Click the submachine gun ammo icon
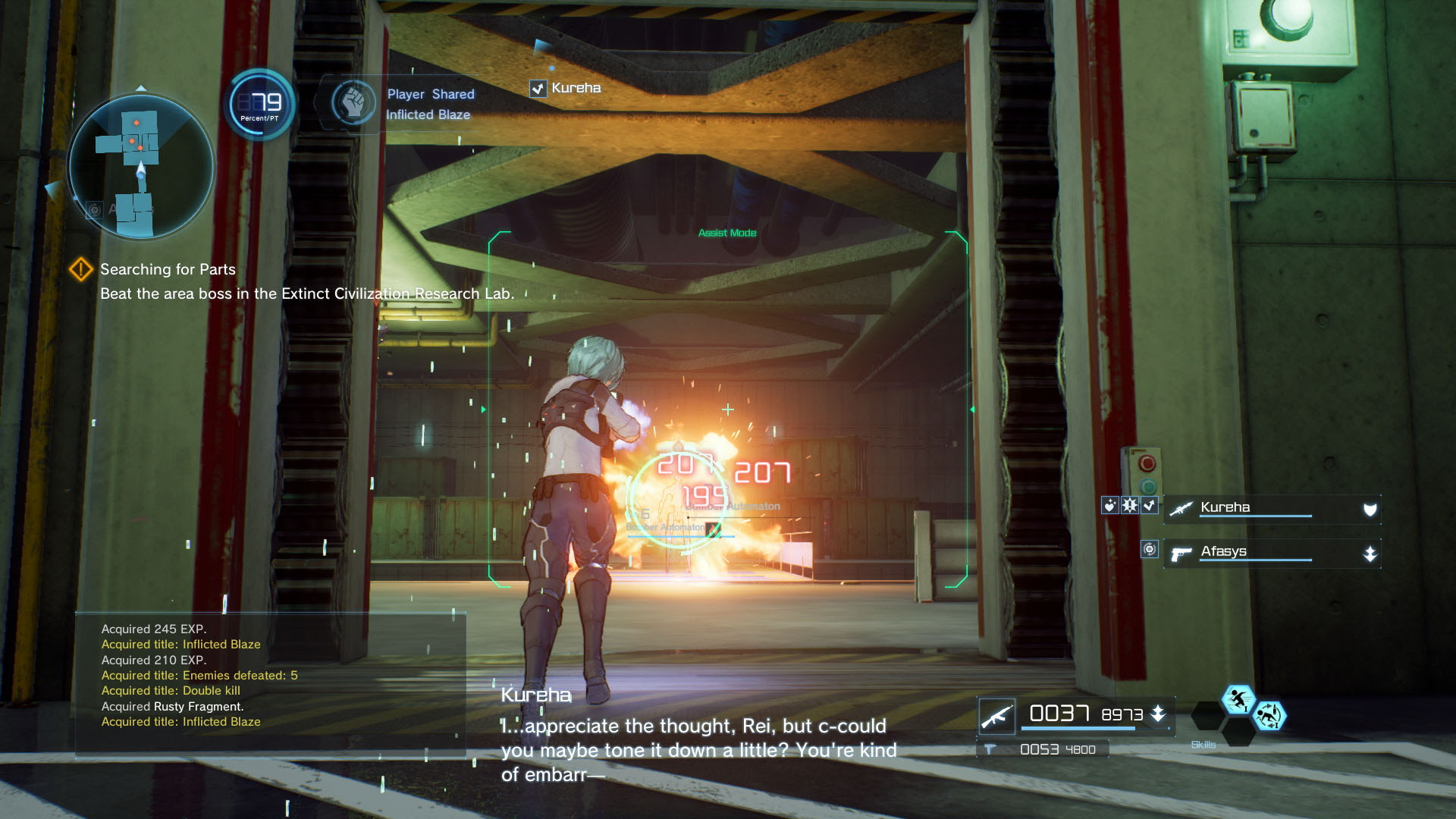 click(x=991, y=748)
